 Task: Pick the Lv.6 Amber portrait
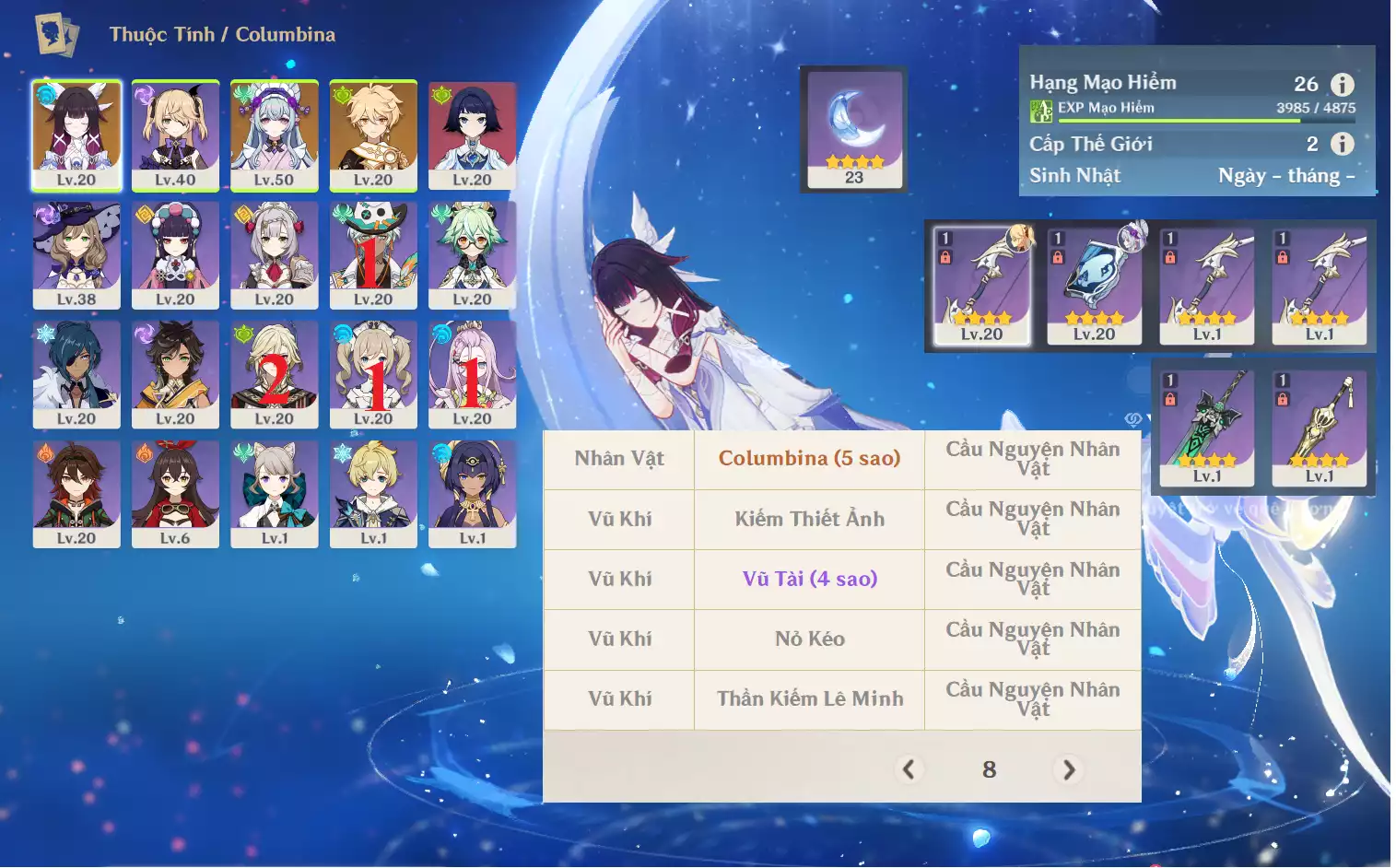(x=175, y=494)
